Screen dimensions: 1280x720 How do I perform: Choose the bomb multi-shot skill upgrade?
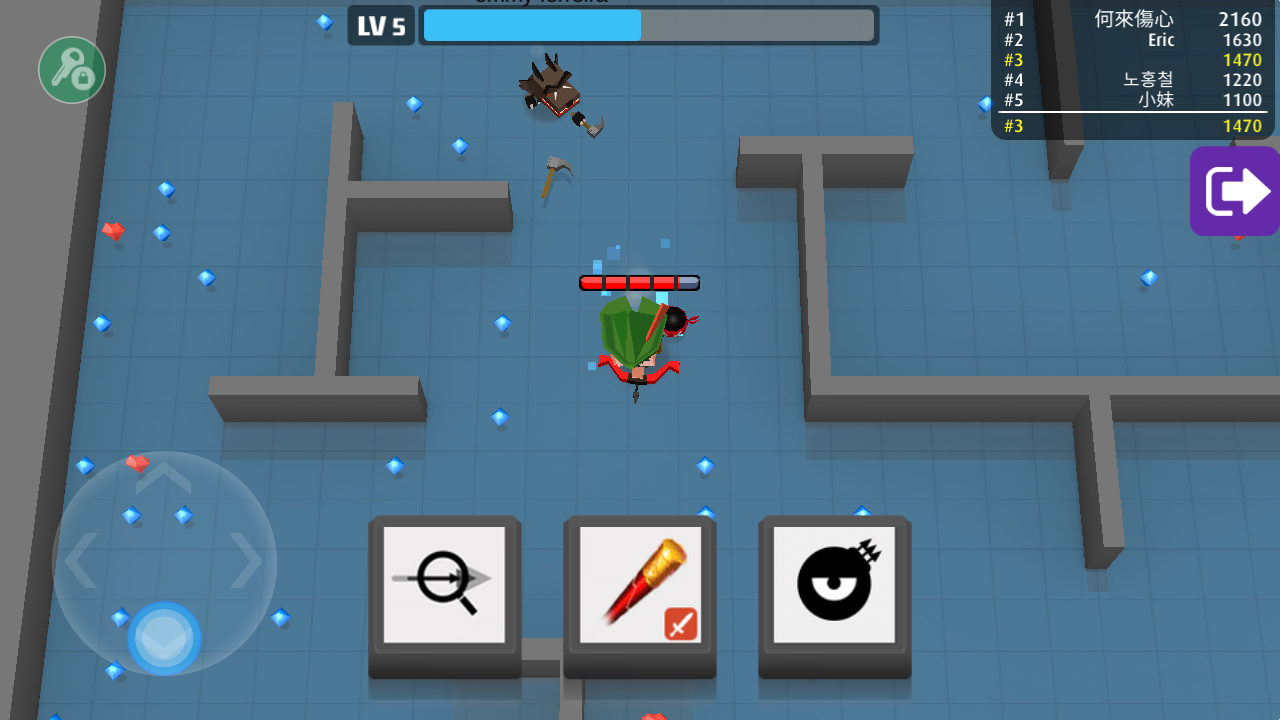tap(834, 585)
